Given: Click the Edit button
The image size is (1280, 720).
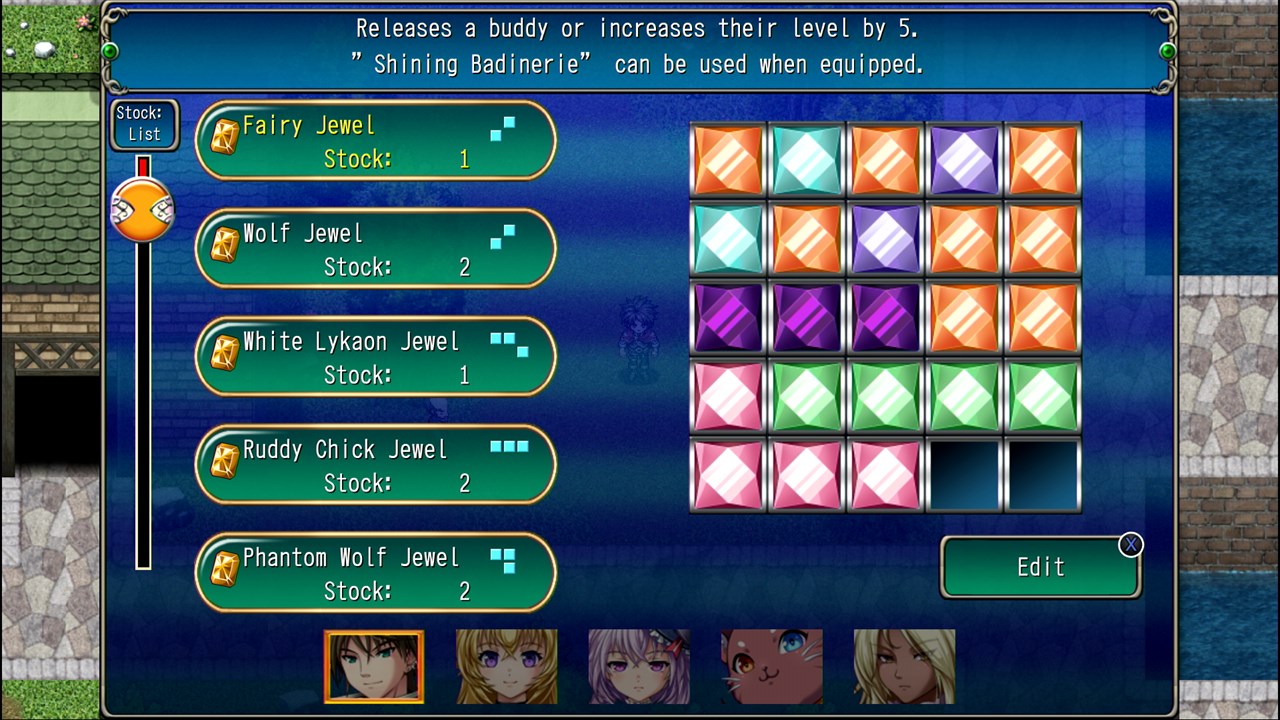Looking at the screenshot, I should 1040,567.
